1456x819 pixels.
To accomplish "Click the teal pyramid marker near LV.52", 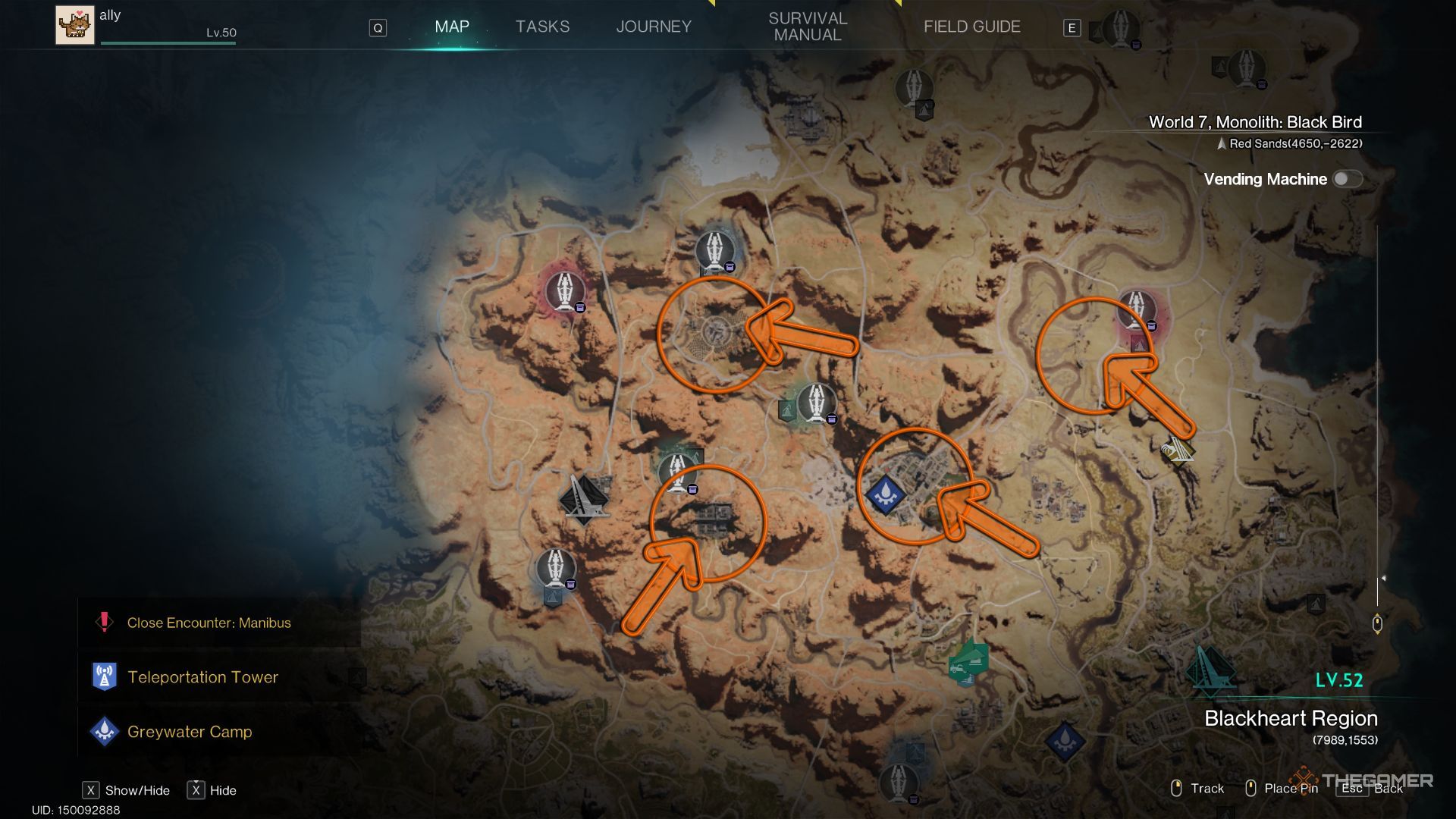I will 1210,670.
